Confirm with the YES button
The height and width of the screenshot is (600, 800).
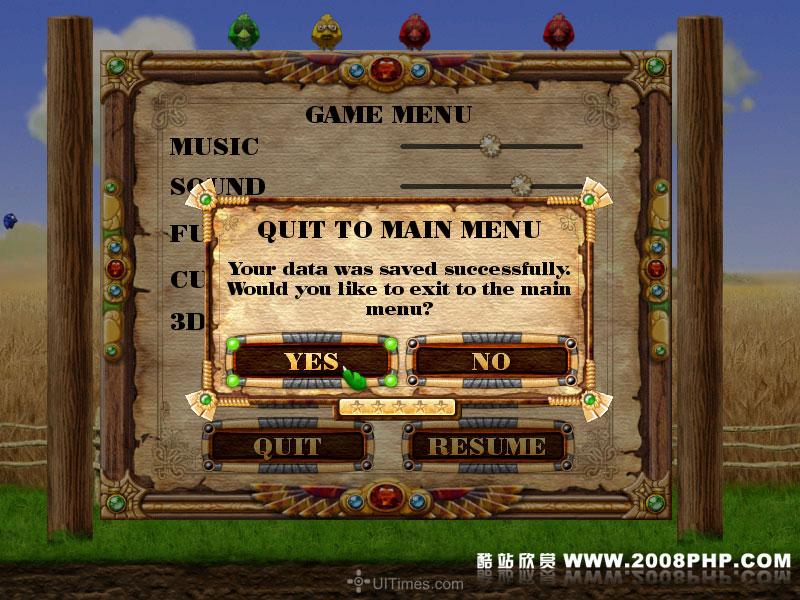311,361
